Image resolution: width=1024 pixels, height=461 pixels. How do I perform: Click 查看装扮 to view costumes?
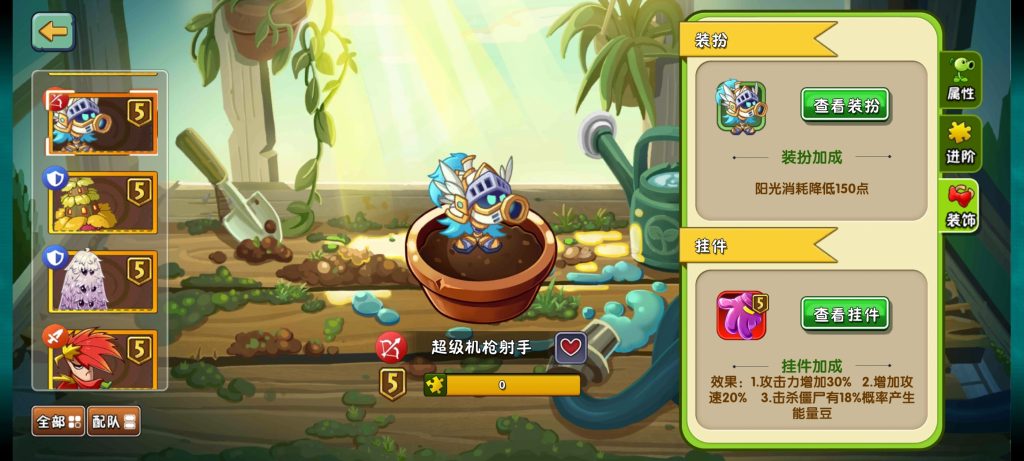pos(845,106)
